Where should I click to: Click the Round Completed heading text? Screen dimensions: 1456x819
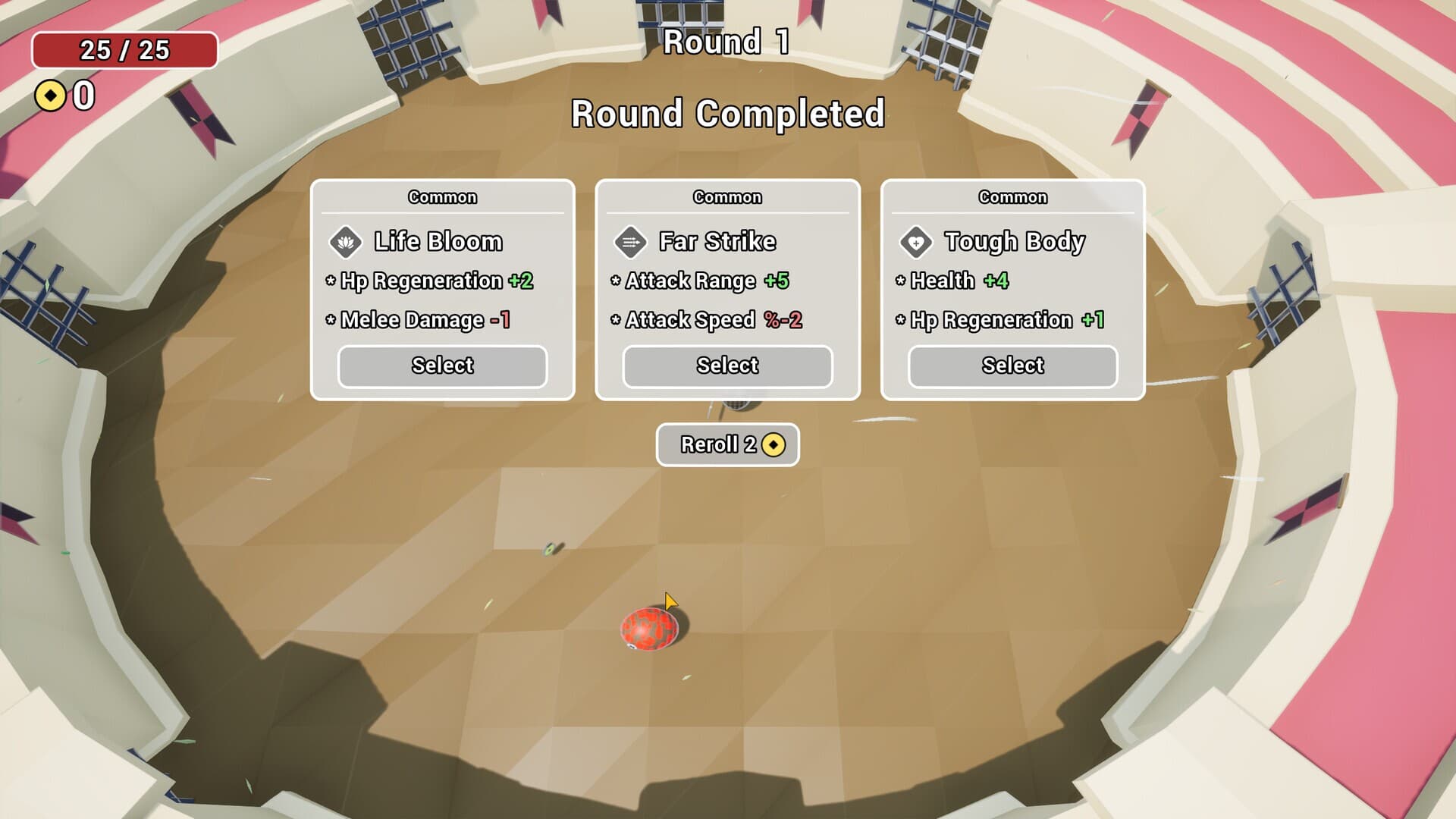click(727, 114)
